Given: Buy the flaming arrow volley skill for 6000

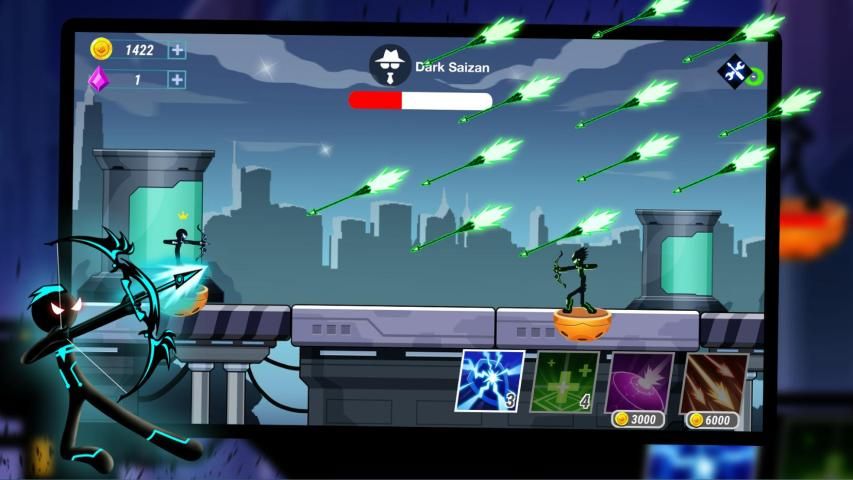Looking at the screenshot, I should (x=712, y=387).
